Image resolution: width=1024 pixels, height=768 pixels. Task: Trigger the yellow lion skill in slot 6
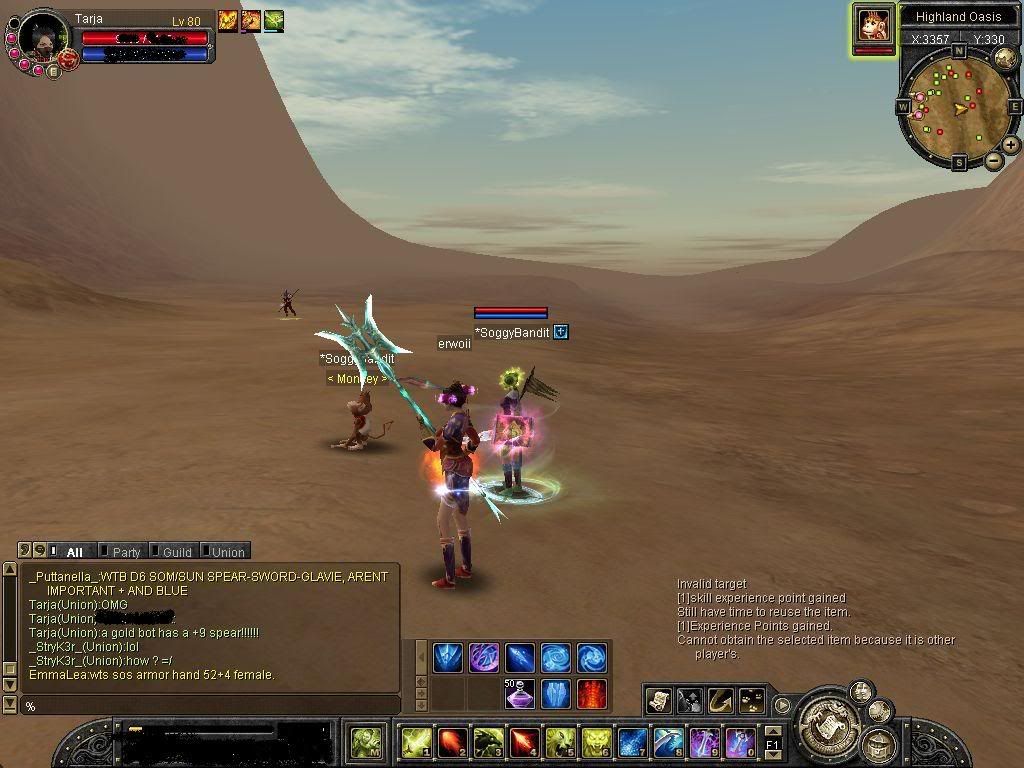click(x=596, y=742)
